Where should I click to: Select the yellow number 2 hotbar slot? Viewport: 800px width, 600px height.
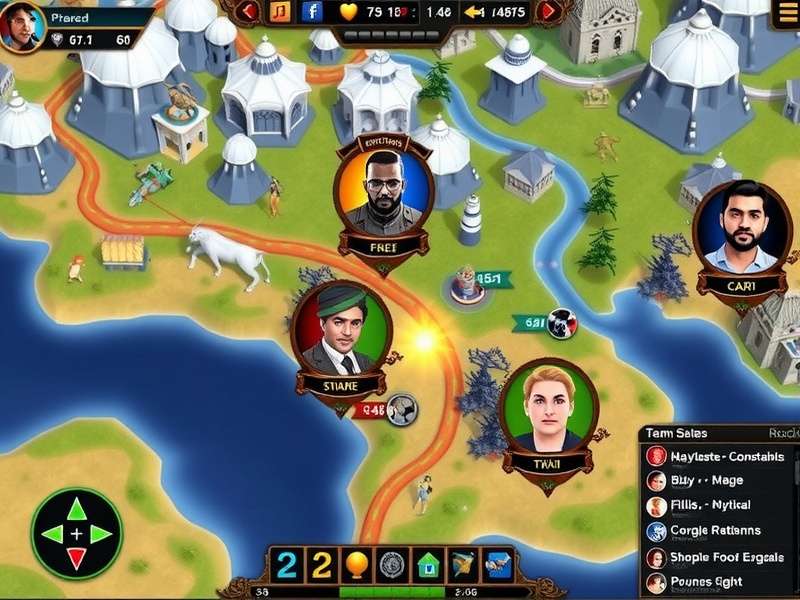pyautogui.click(x=320, y=566)
